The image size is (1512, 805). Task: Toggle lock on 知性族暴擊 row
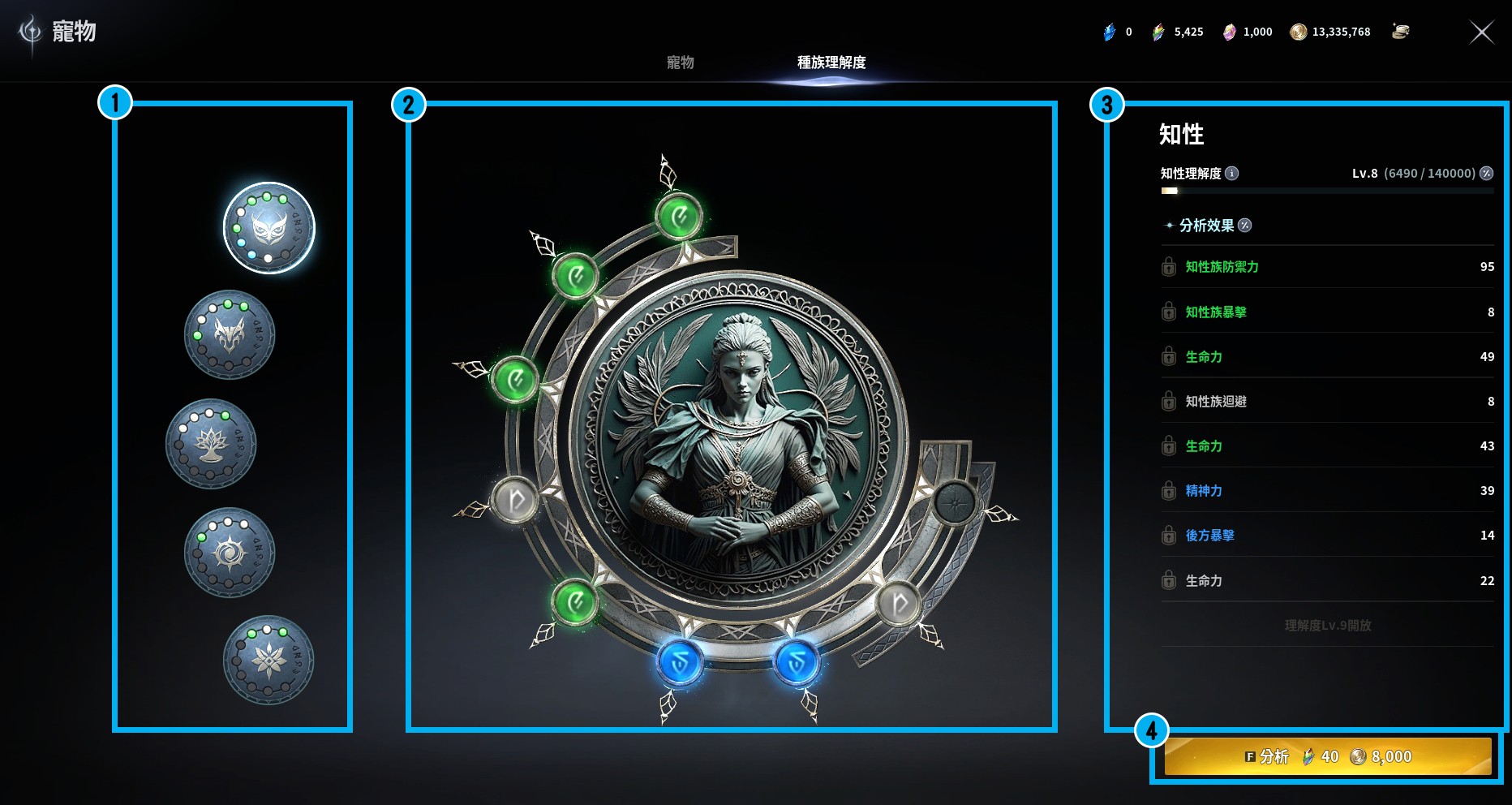point(1169,312)
